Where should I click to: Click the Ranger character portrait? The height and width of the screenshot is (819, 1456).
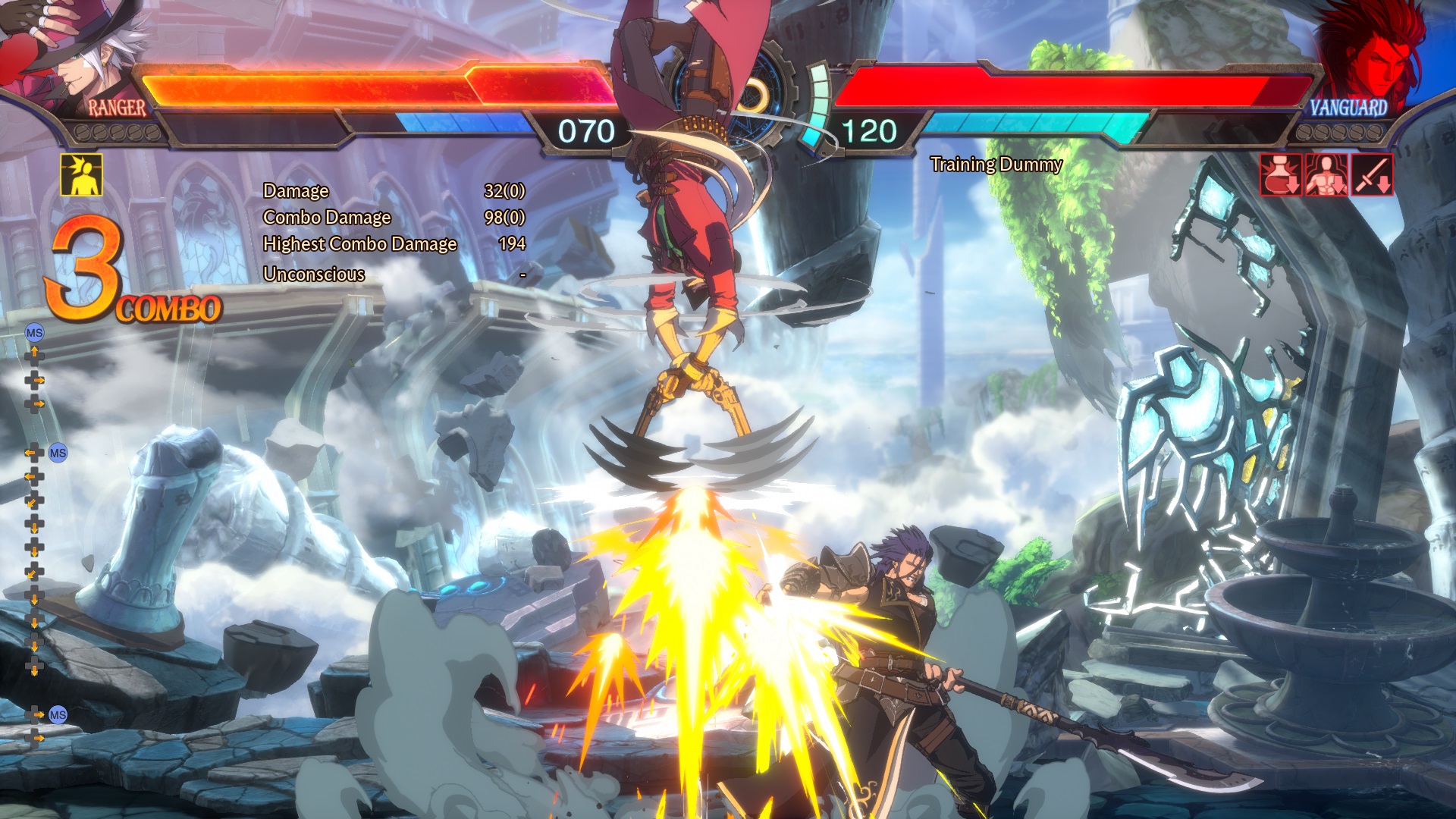pyautogui.click(x=76, y=53)
